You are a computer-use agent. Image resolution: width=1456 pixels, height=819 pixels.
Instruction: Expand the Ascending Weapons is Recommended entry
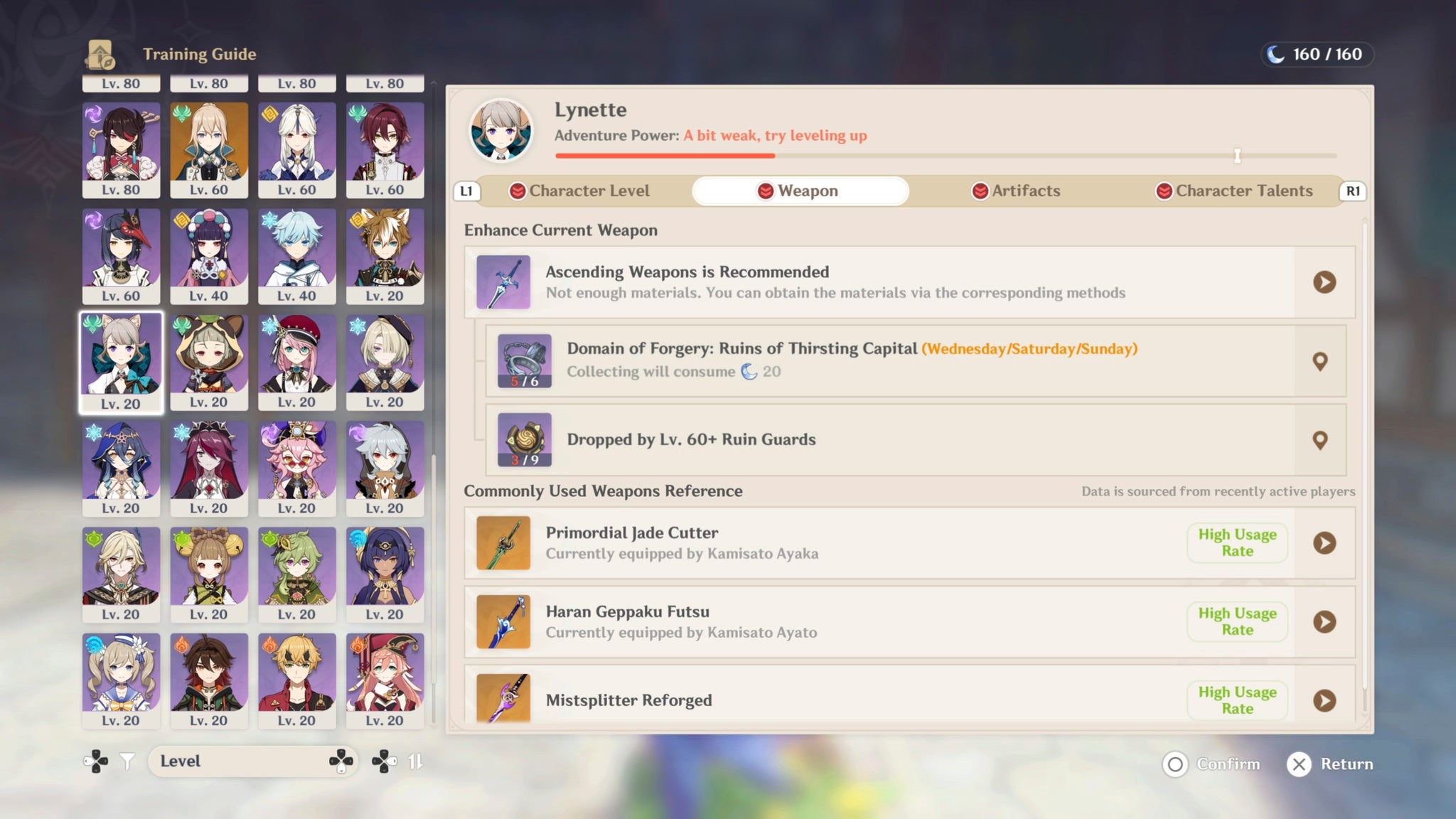pos(1324,282)
